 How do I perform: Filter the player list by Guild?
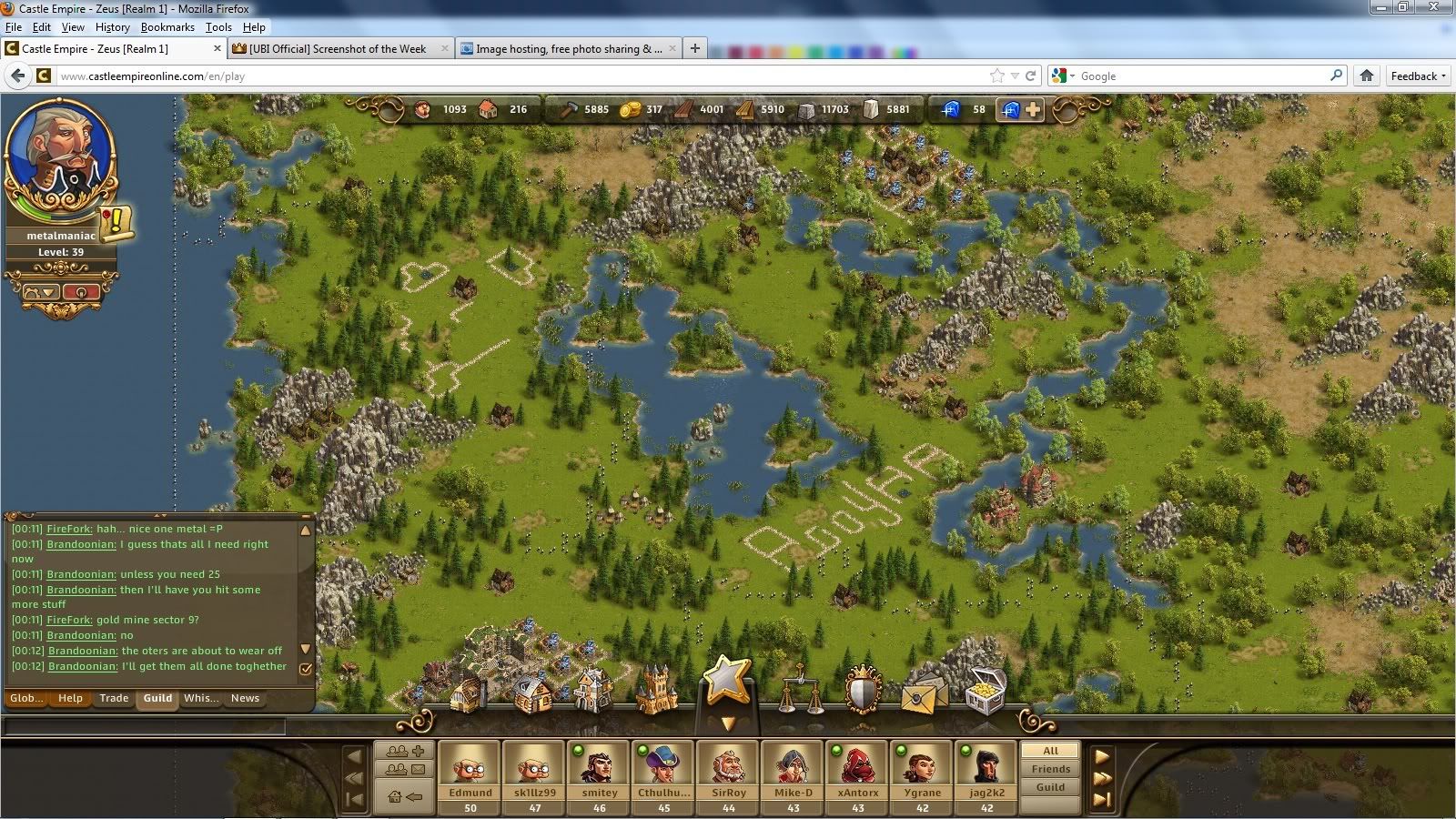point(1050,787)
